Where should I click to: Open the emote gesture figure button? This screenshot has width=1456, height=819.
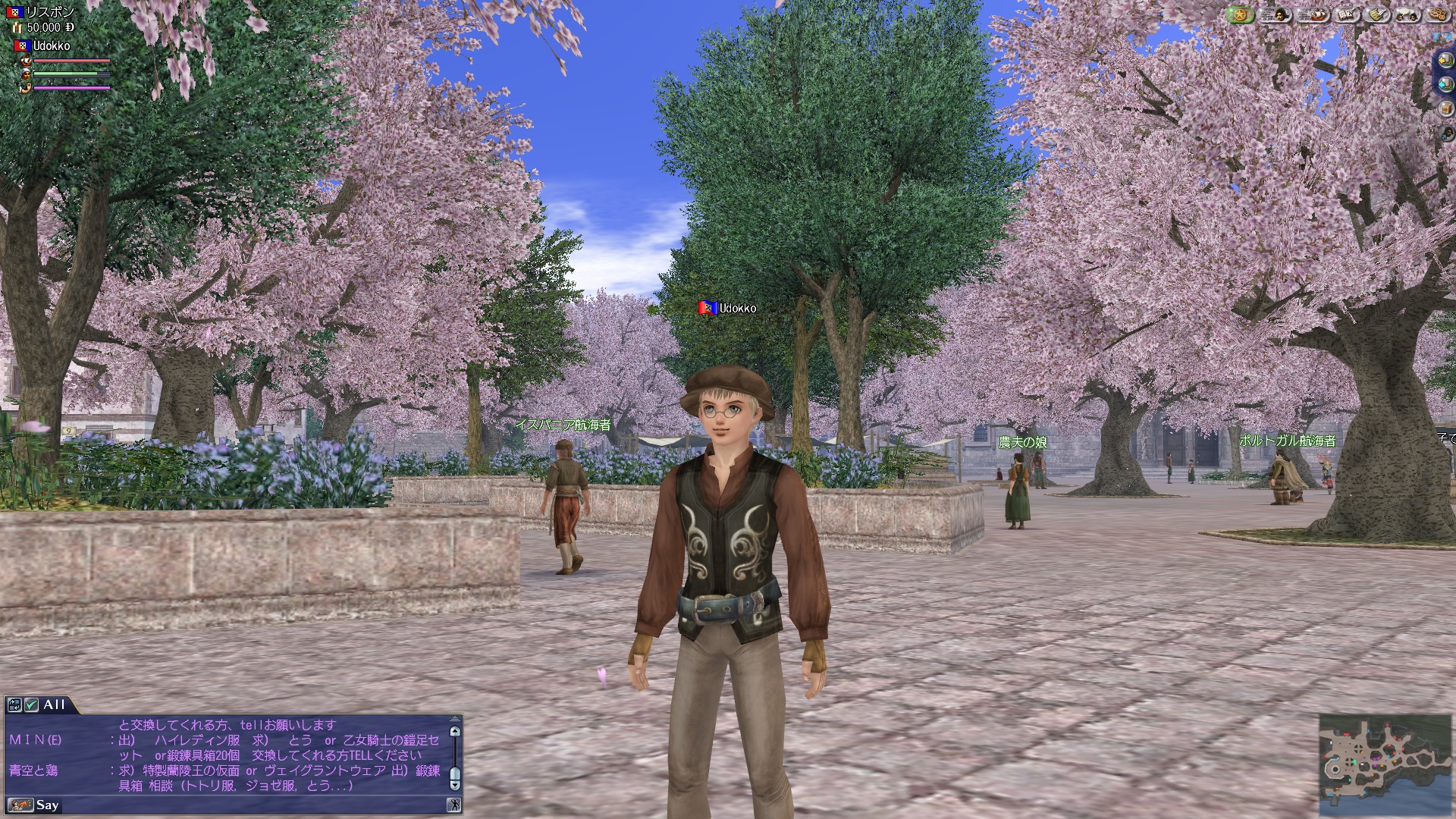tap(453, 805)
